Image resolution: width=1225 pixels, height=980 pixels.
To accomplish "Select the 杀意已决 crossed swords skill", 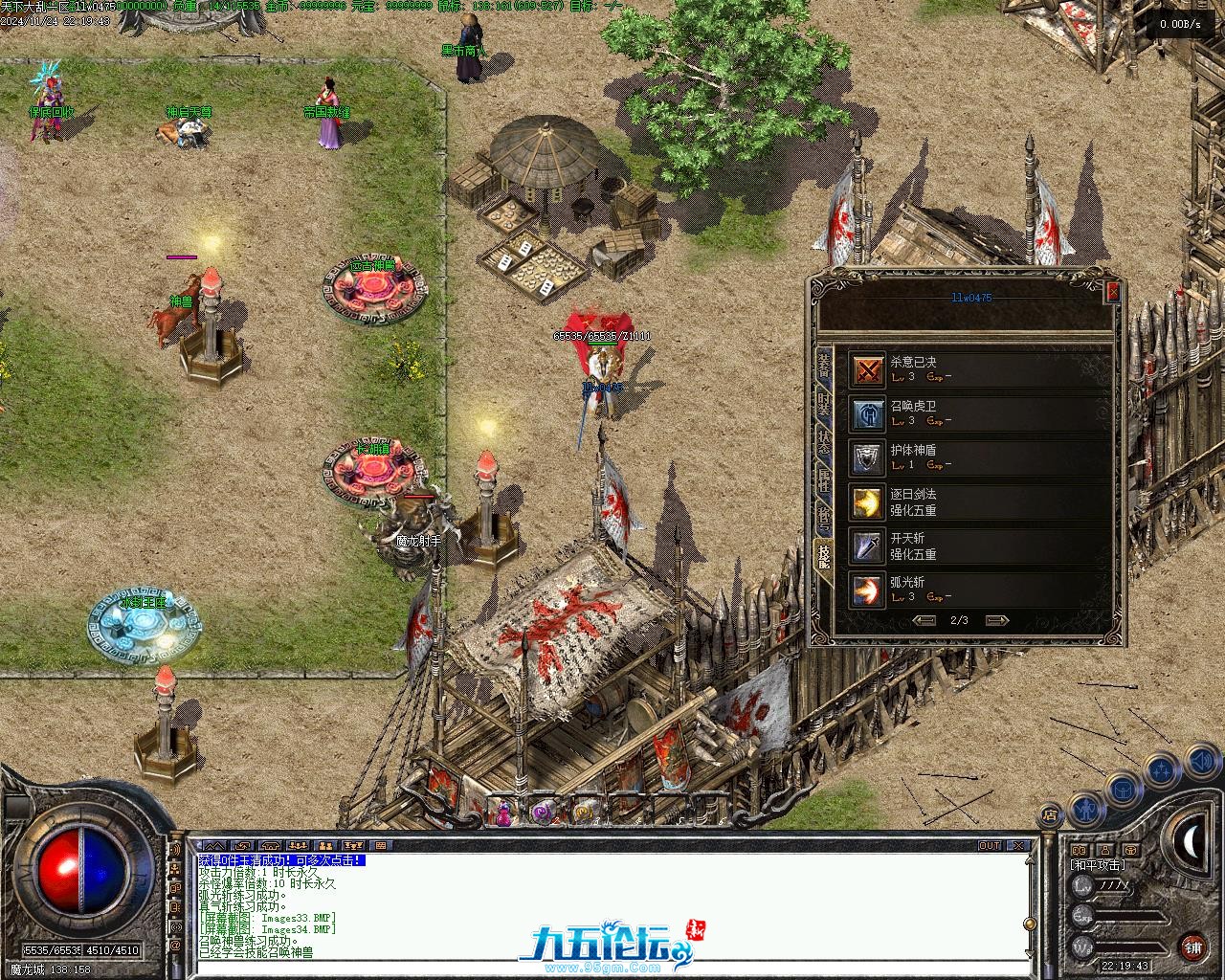I will (x=868, y=369).
